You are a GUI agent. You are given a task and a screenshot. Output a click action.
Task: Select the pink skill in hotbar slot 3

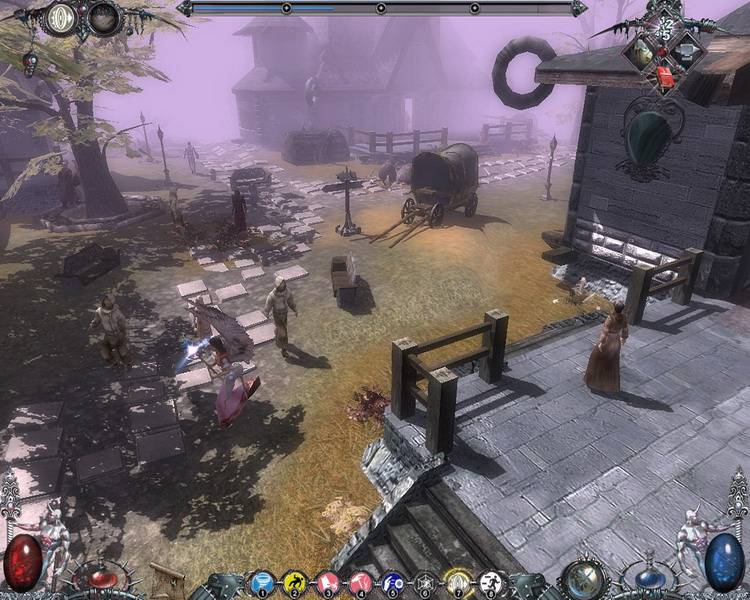pos(328,581)
